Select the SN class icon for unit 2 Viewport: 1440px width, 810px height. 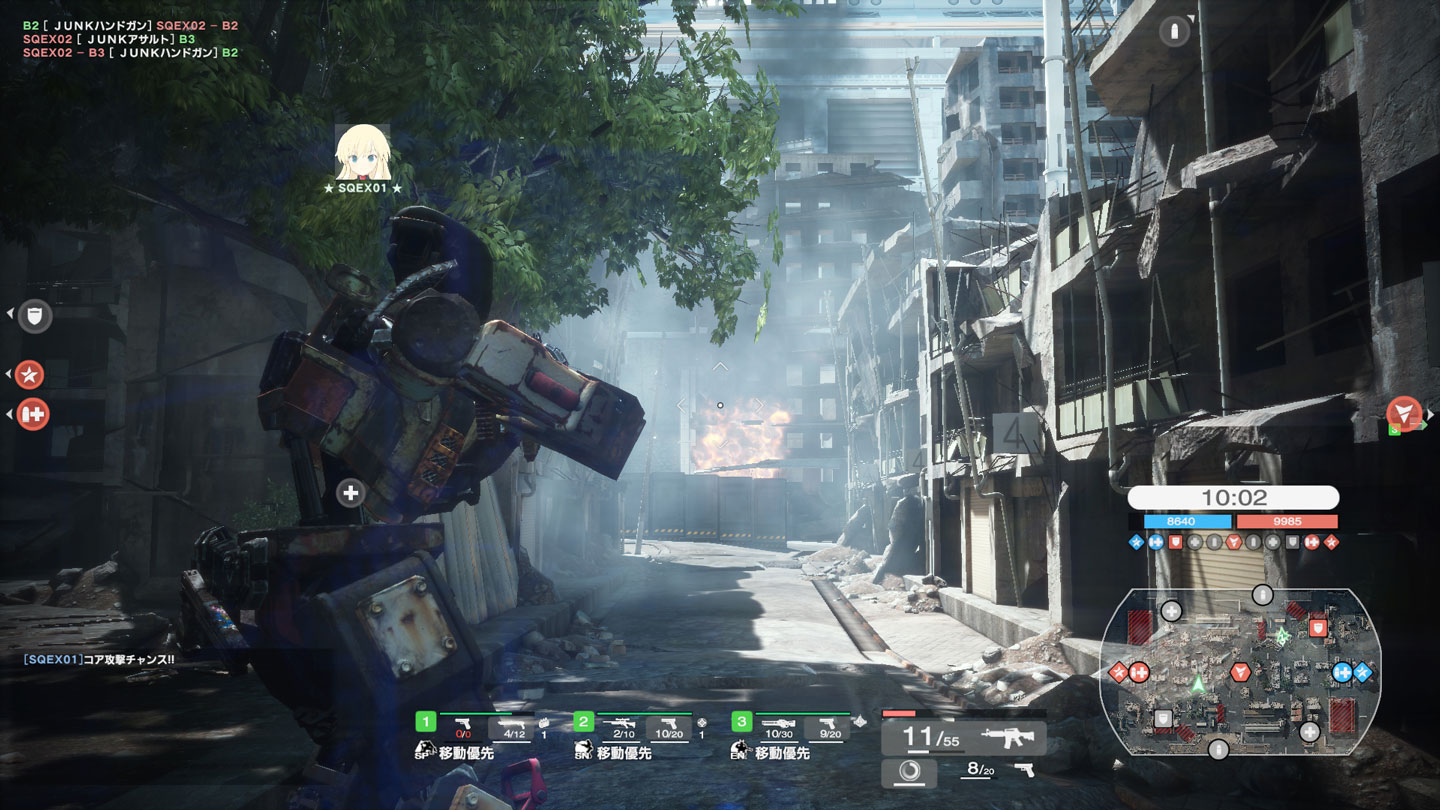583,750
